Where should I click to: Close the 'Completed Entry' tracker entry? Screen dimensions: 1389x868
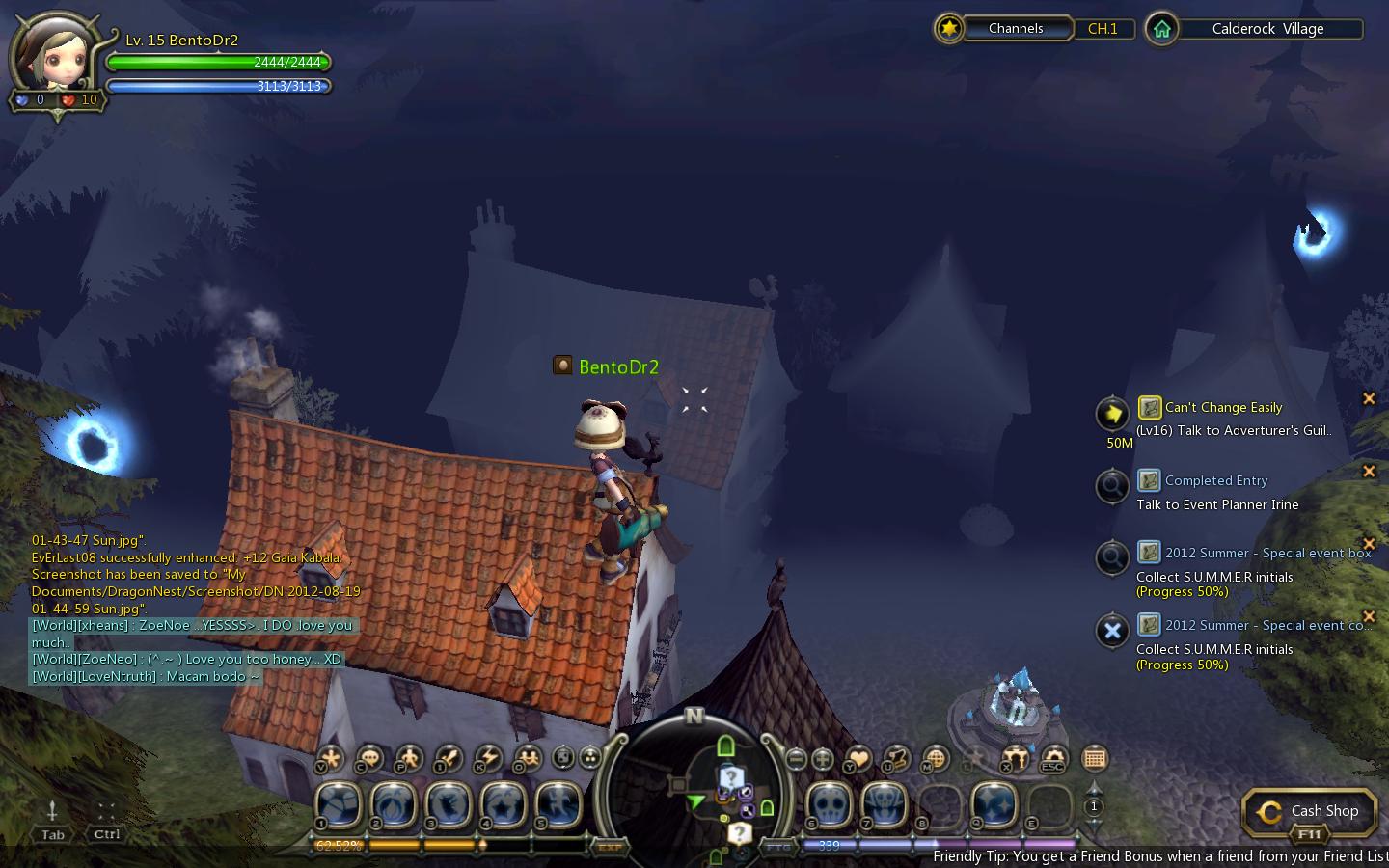(1368, 471)
